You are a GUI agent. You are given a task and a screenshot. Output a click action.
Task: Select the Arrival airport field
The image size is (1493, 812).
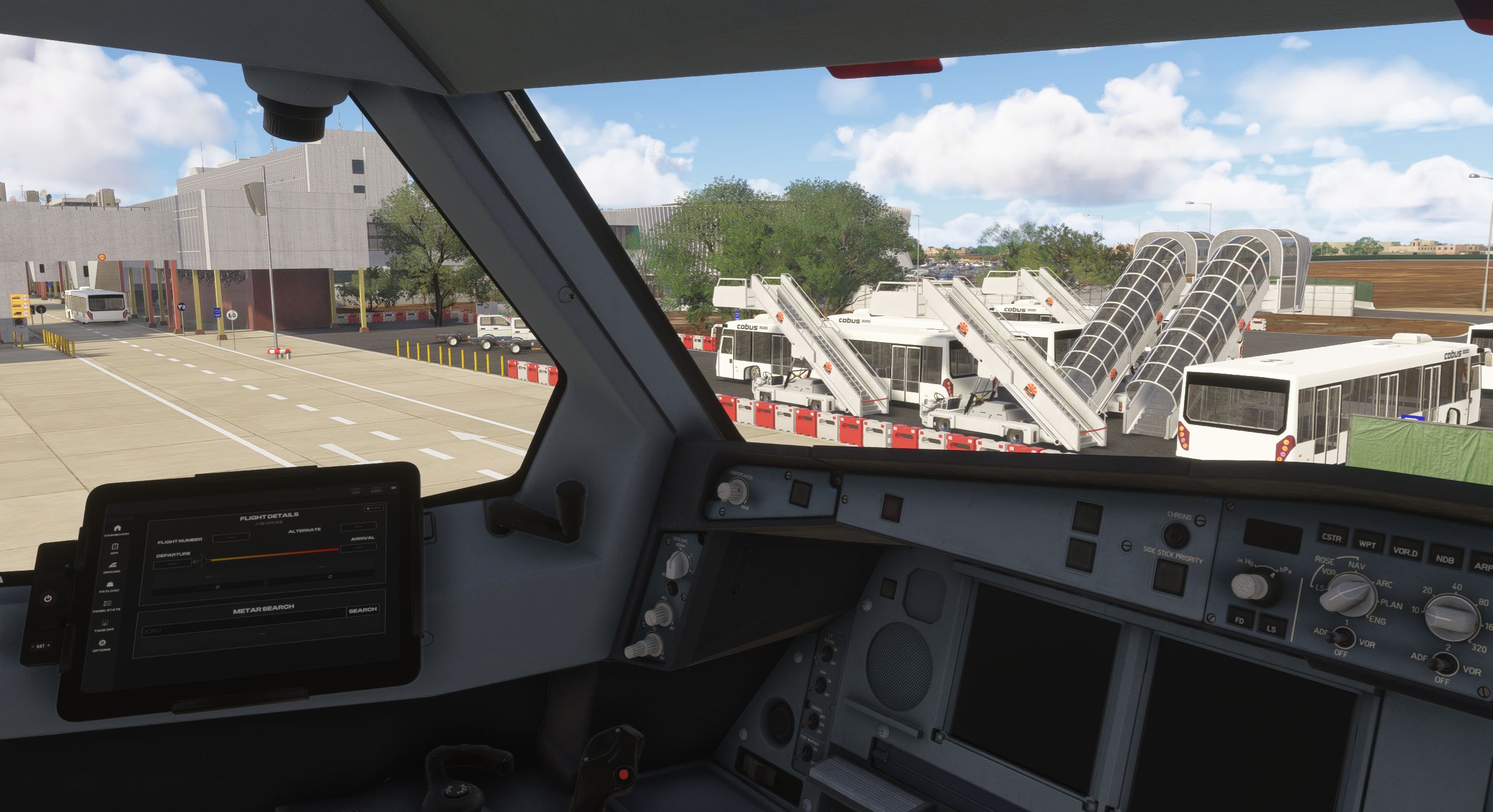click(x=359, y=547)
